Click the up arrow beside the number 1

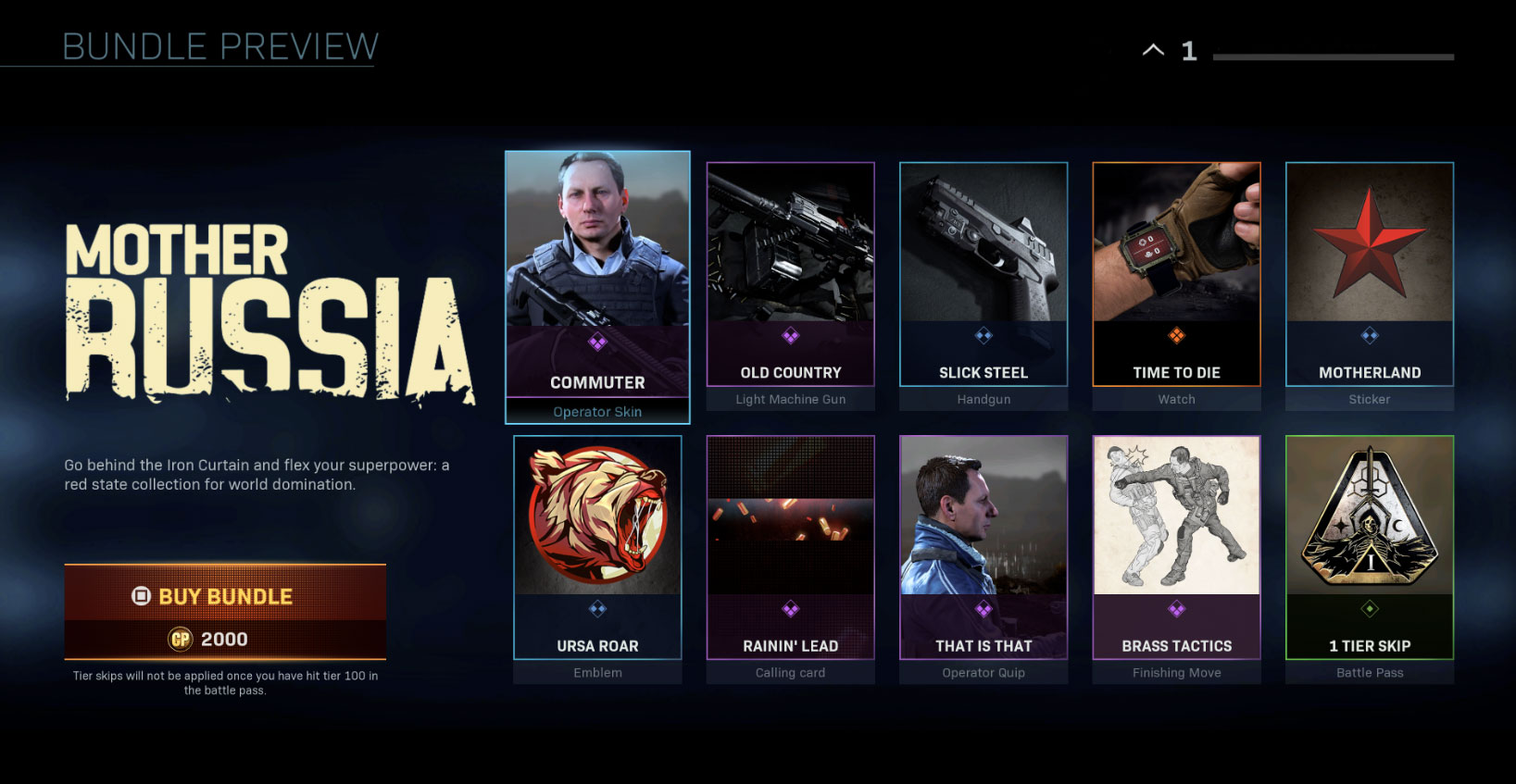click(1153, 51)
